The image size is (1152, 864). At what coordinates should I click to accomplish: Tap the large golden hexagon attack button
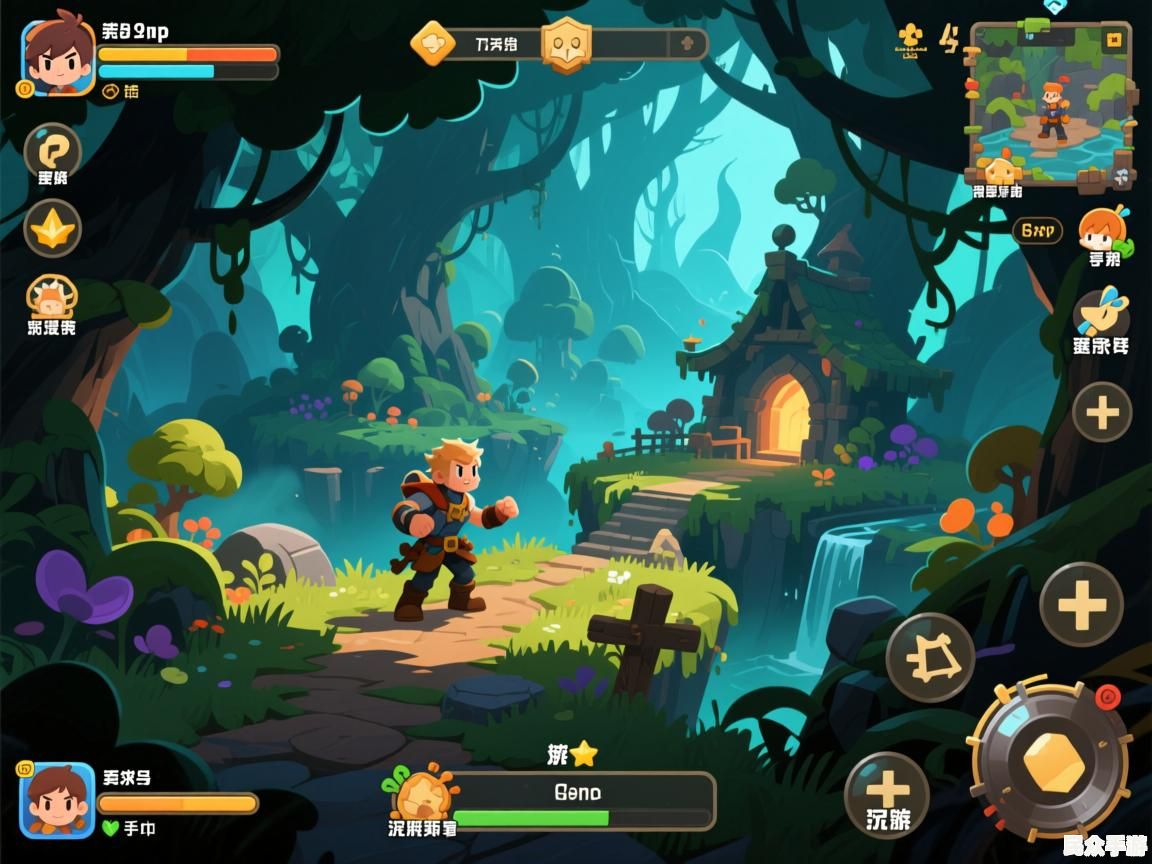click(1053, 762)
